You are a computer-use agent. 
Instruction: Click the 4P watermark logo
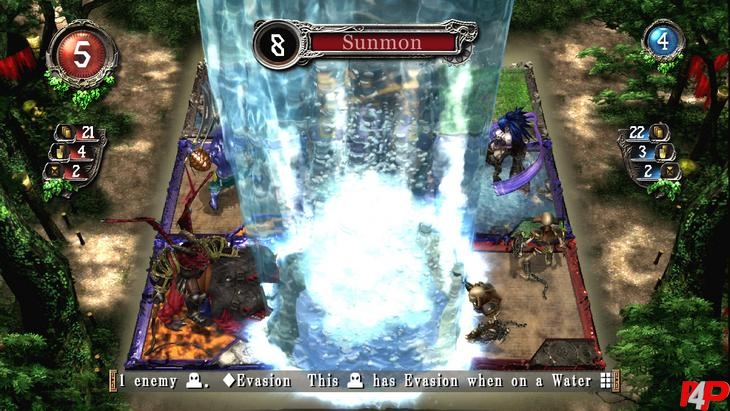pyautogui.click(x=703, y=391)
